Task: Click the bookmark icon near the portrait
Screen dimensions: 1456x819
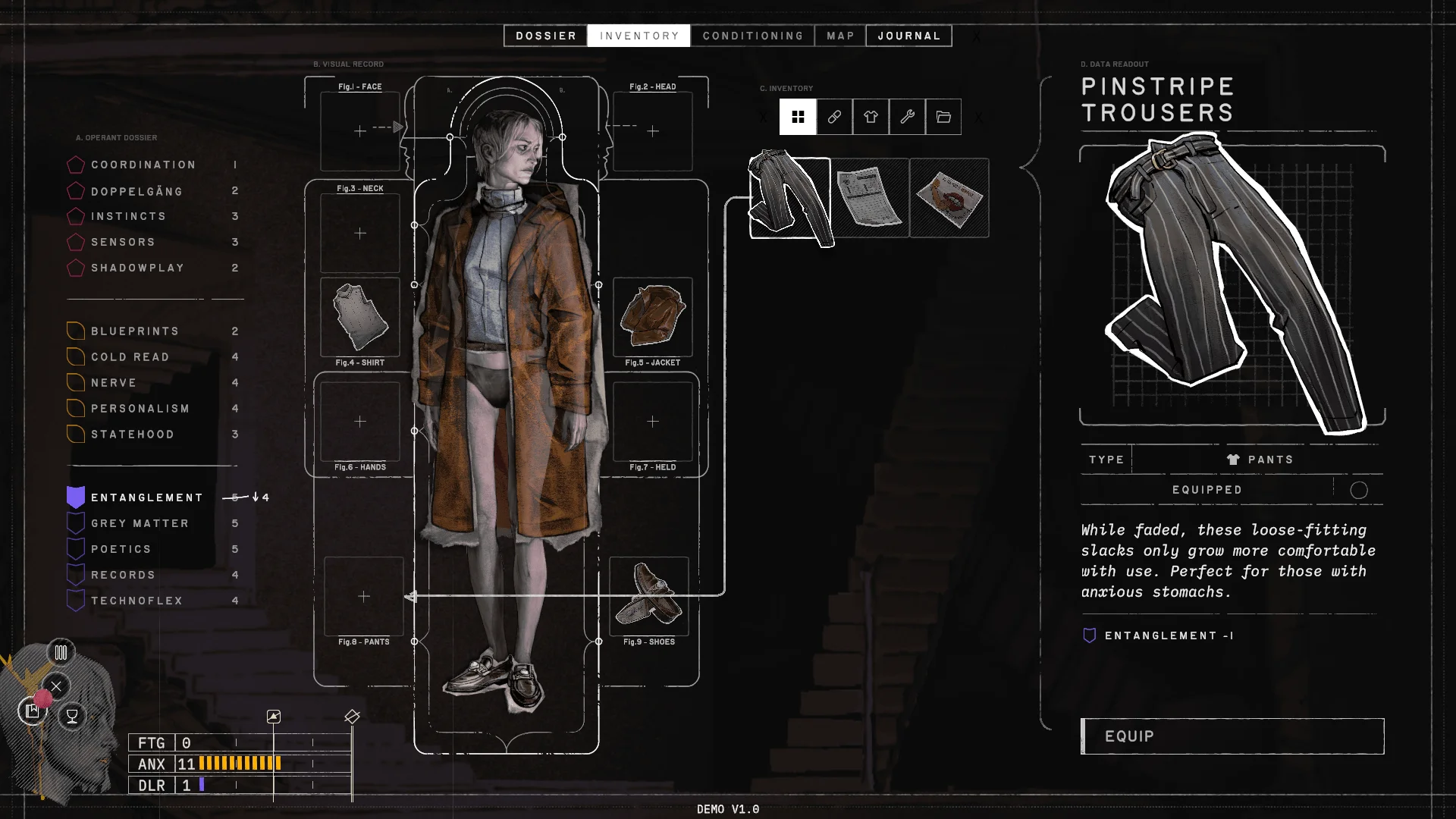Action: [32, 711]
